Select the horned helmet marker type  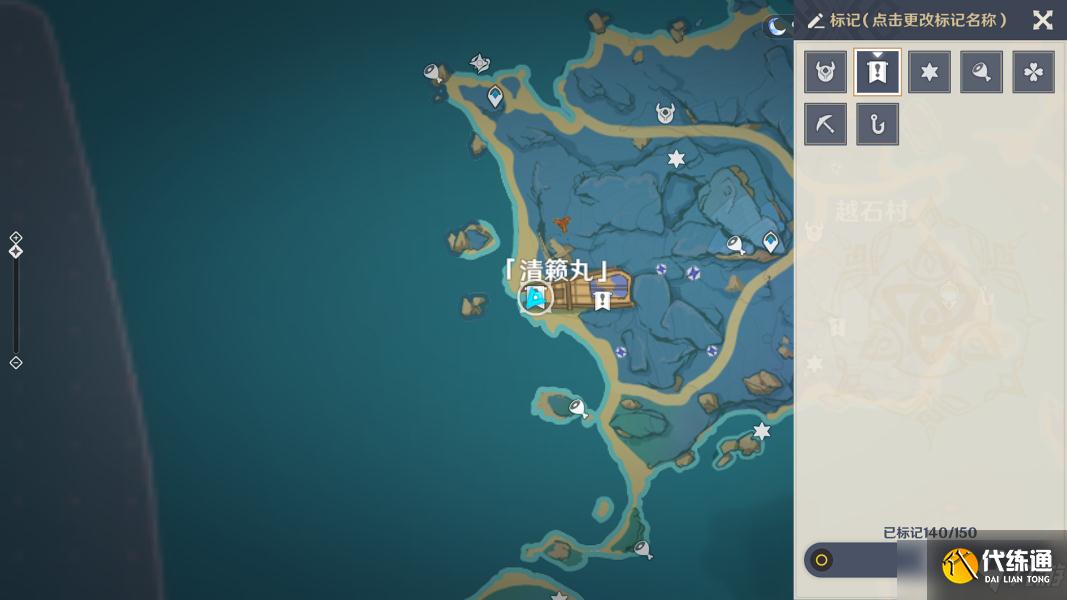[826, 72]
